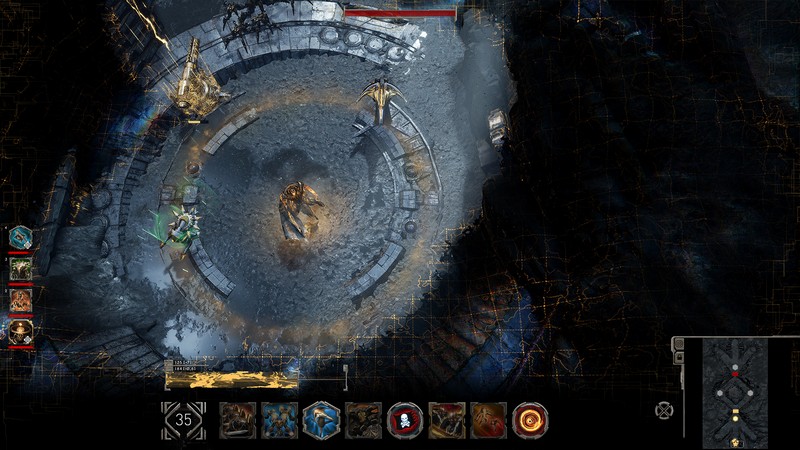Screen dimensions: 800x450
Task: Click the top button on the minimap frame
Action: point(677,343)
